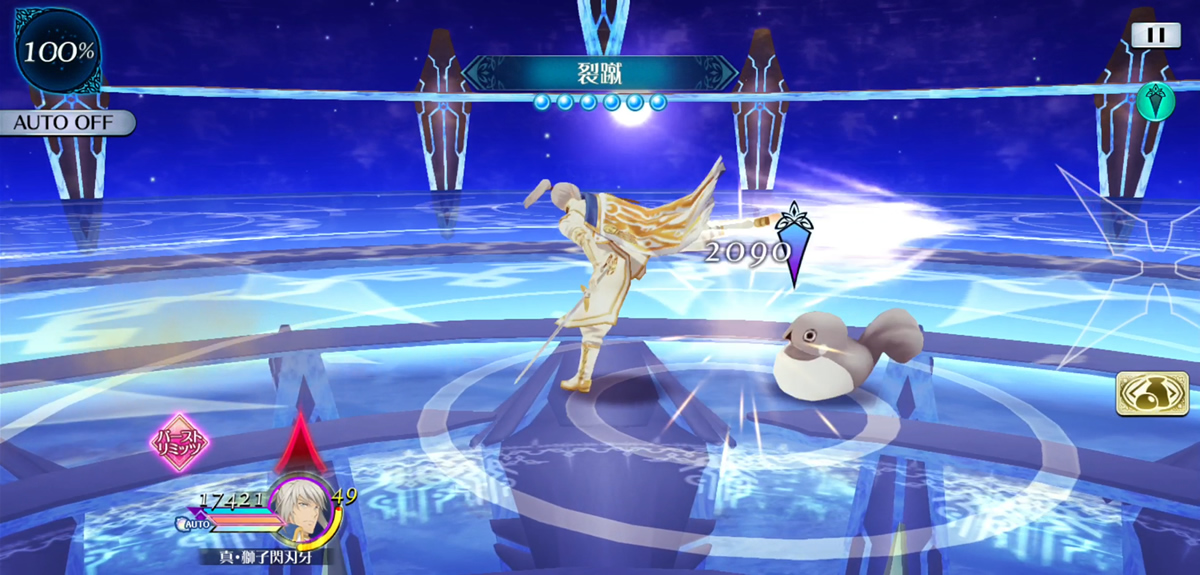Activate the pink Burst Limit diamond

178,440
